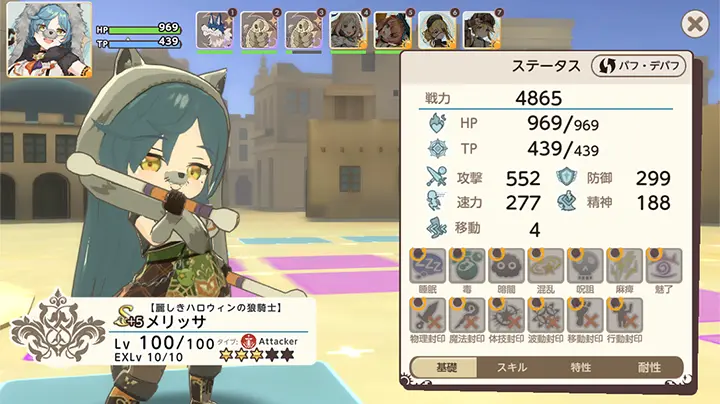This screenshot has width=720, height=404.
Task: Open the 特性 tab
Action: 581,367
